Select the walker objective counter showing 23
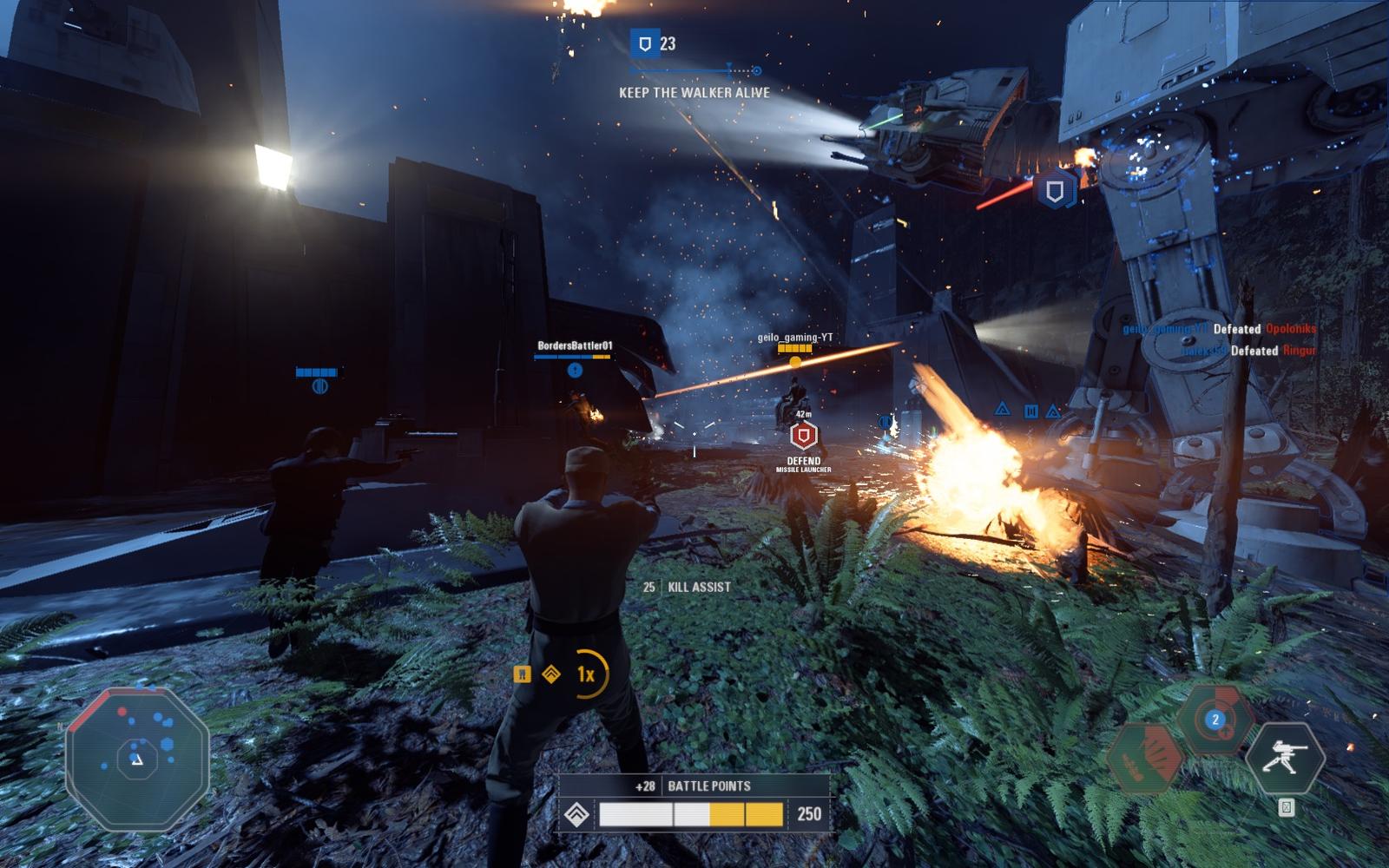The image size is (1389, 868). pyautogui.click(x=655, y=43)
